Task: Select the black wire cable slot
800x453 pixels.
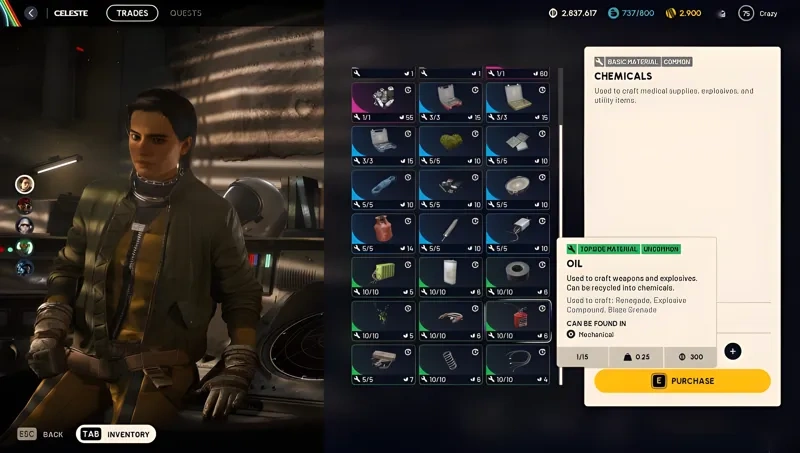Action: pos(517,365)
